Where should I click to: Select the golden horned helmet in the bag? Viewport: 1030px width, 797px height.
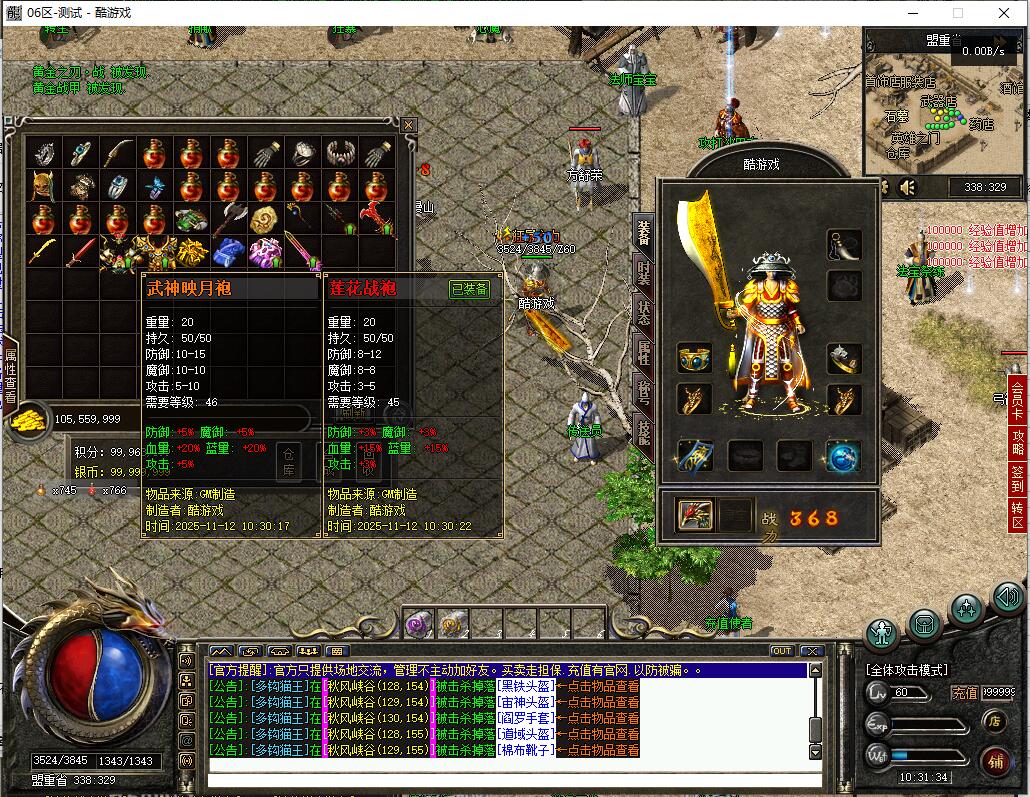(x=43, y=186)
